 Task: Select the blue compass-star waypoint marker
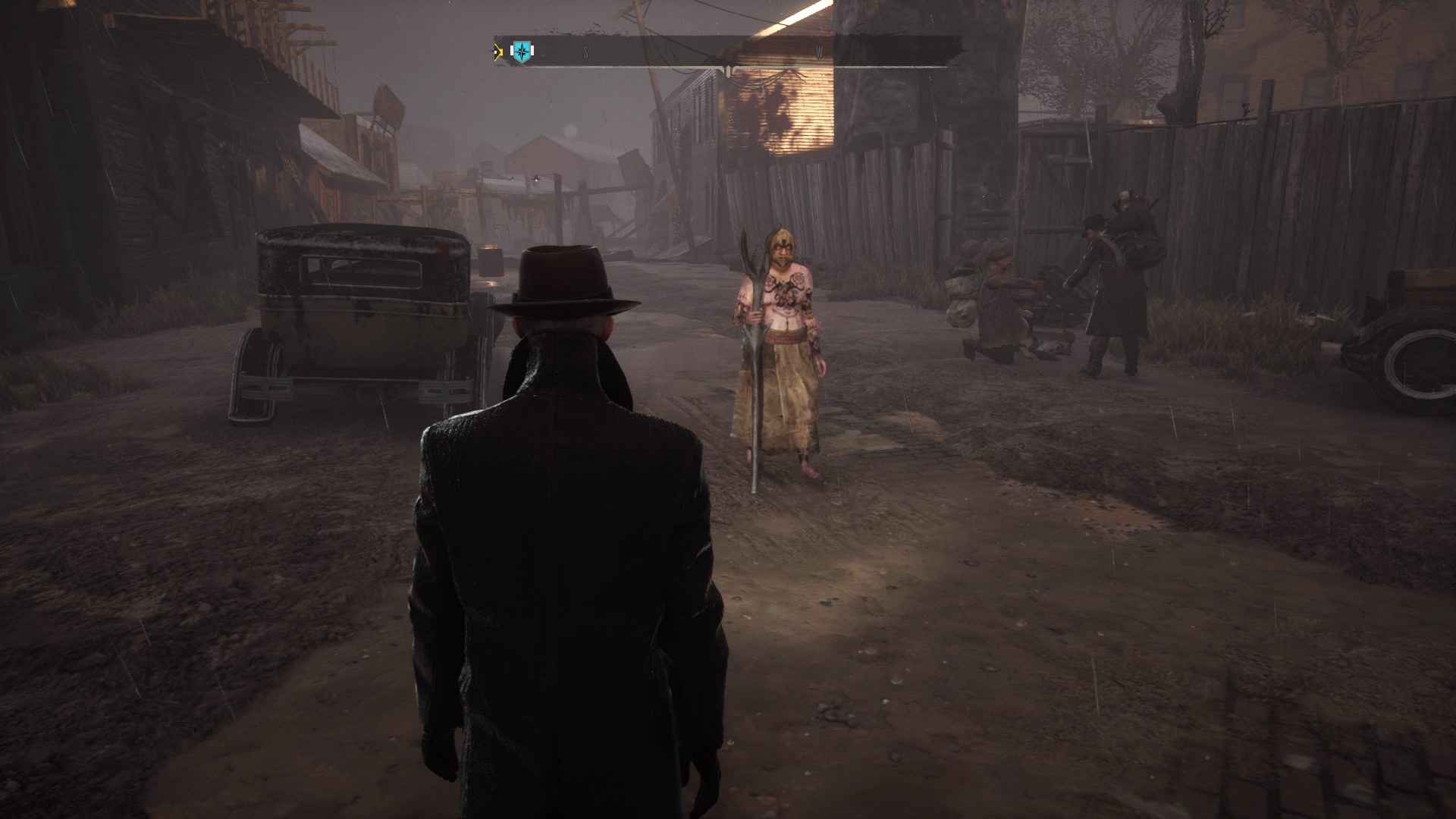click(x=522, y=52)
